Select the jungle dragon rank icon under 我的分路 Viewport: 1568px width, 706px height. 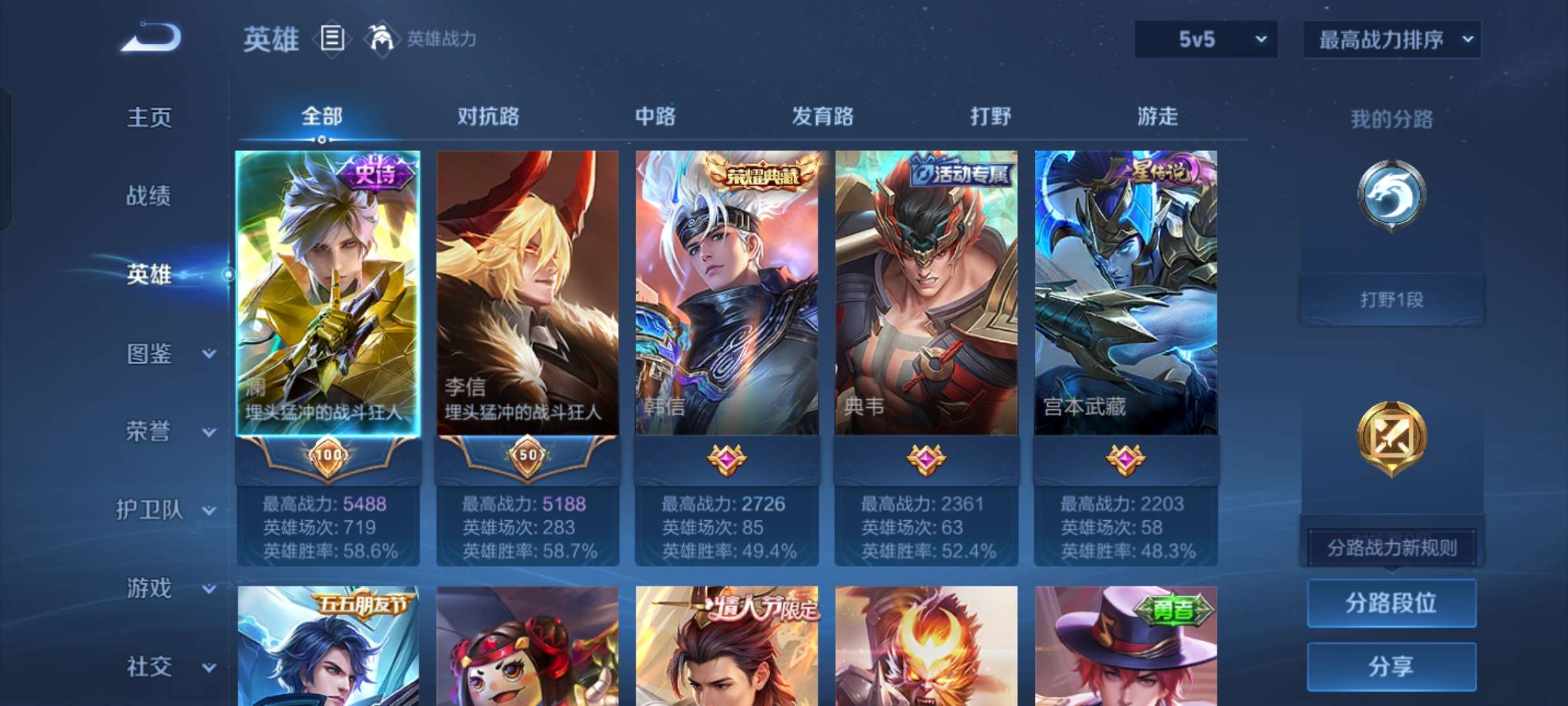coord(1390,193)
